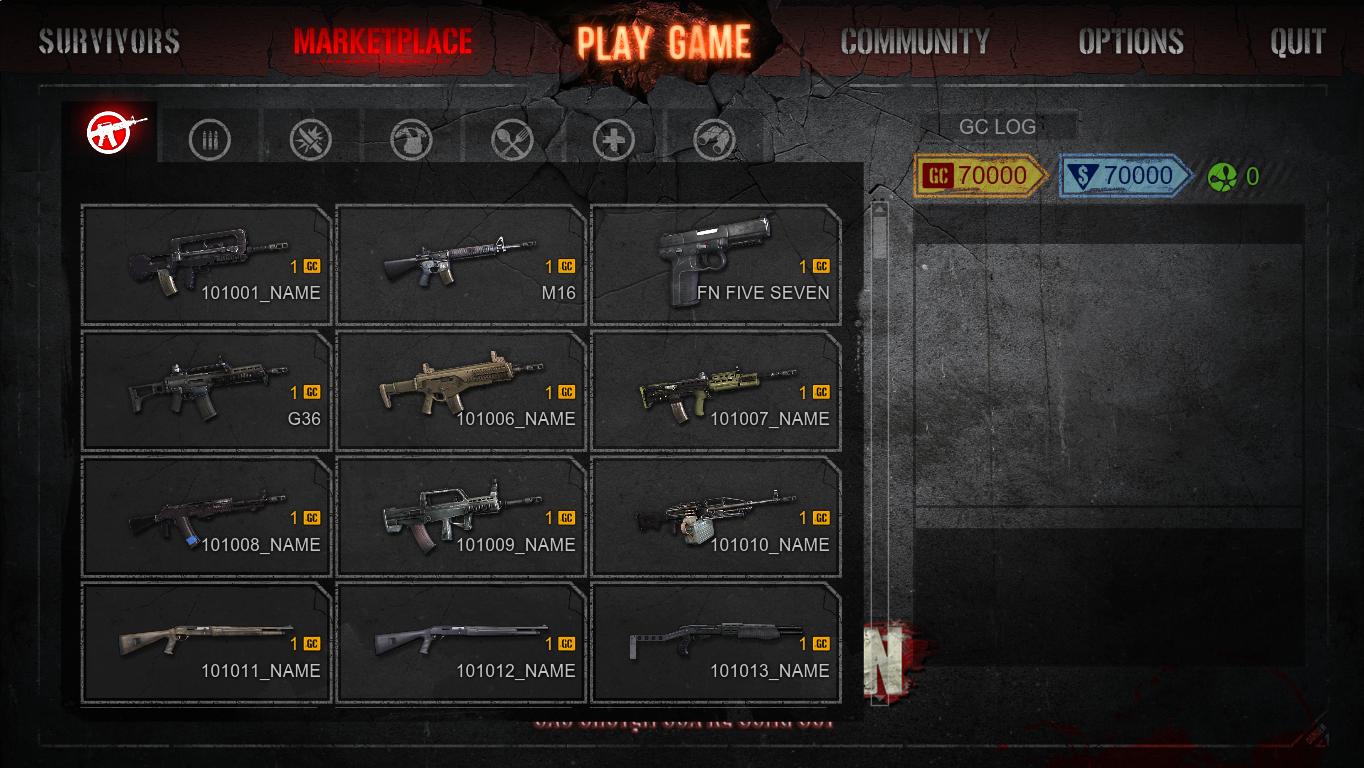Select the grenade gear category icon
The height and width of the screenshot is (768, 1364).
click(410, 138)
